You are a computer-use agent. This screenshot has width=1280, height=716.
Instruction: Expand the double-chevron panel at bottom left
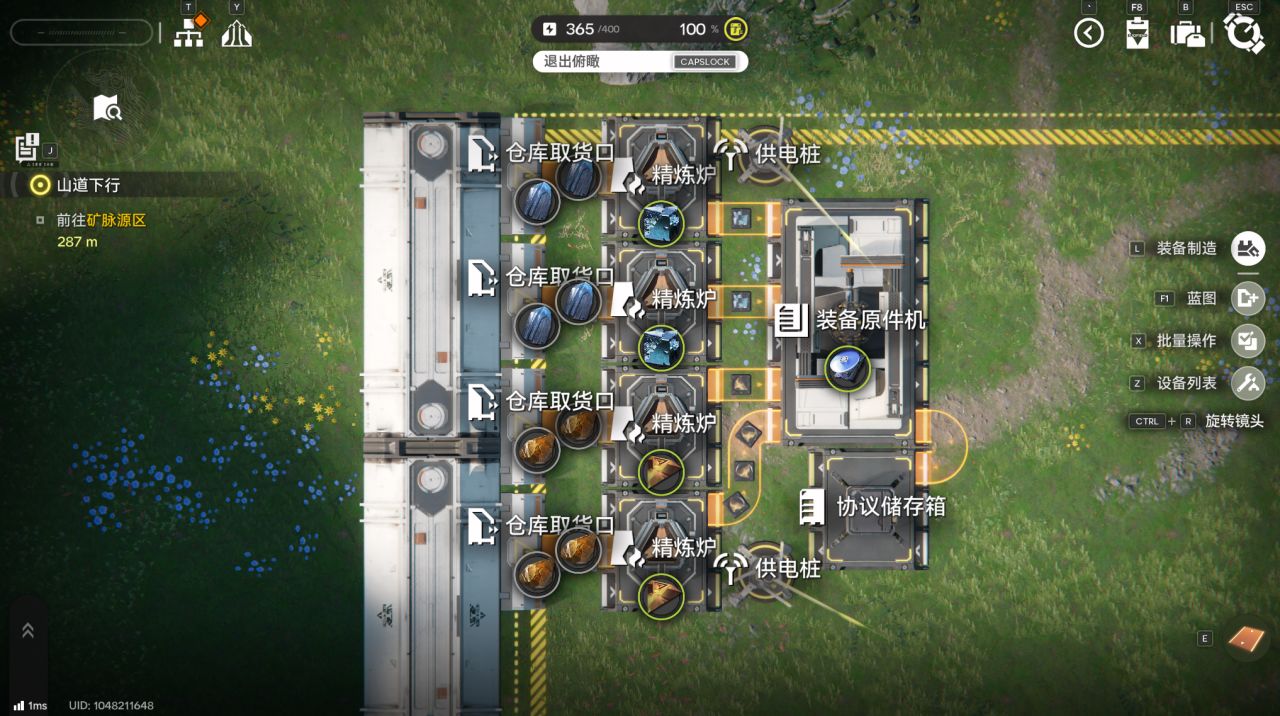pyautogui.click(x=28, y=630)
